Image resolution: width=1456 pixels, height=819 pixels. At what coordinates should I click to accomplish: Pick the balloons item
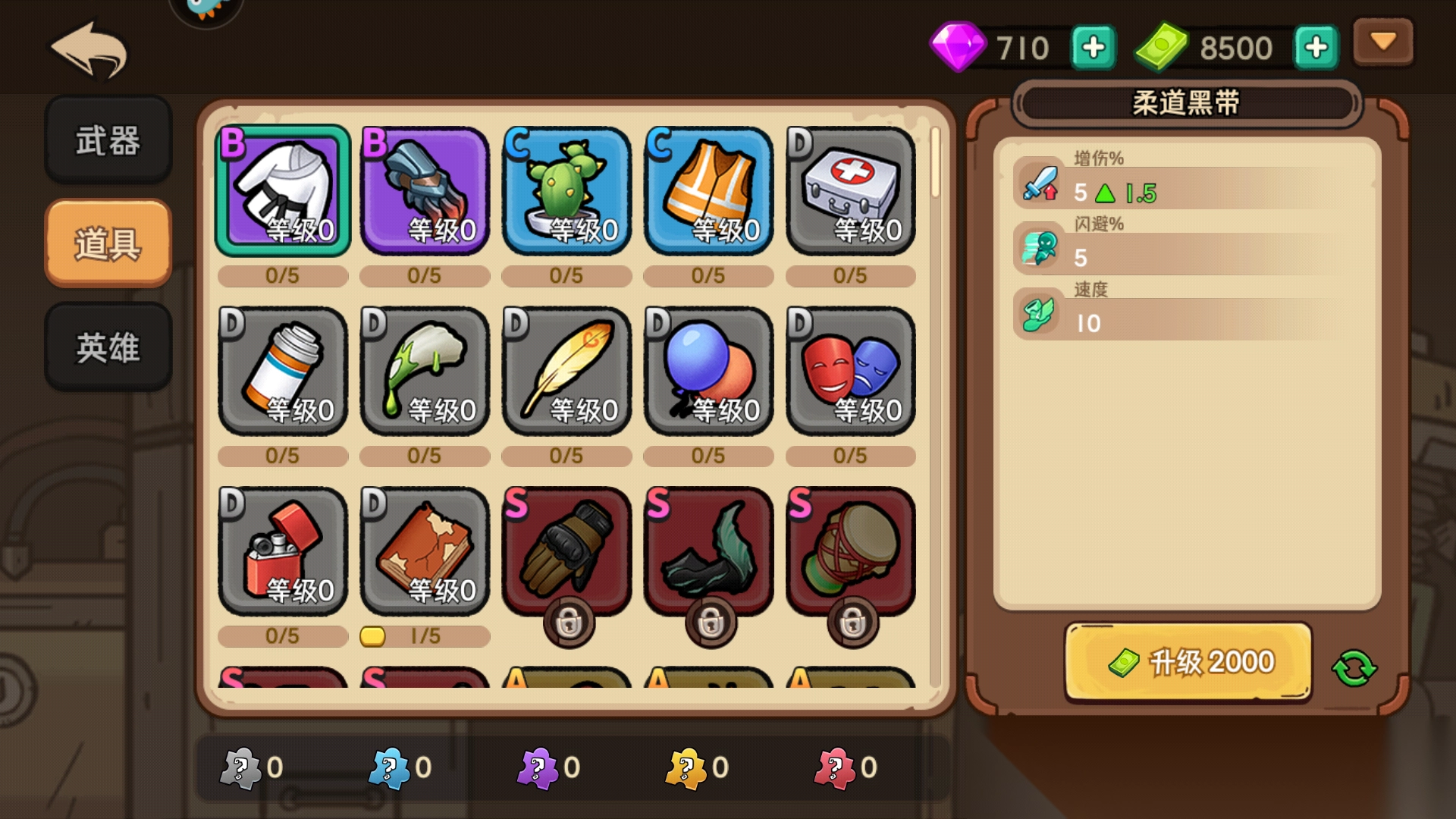click(708, 370)
